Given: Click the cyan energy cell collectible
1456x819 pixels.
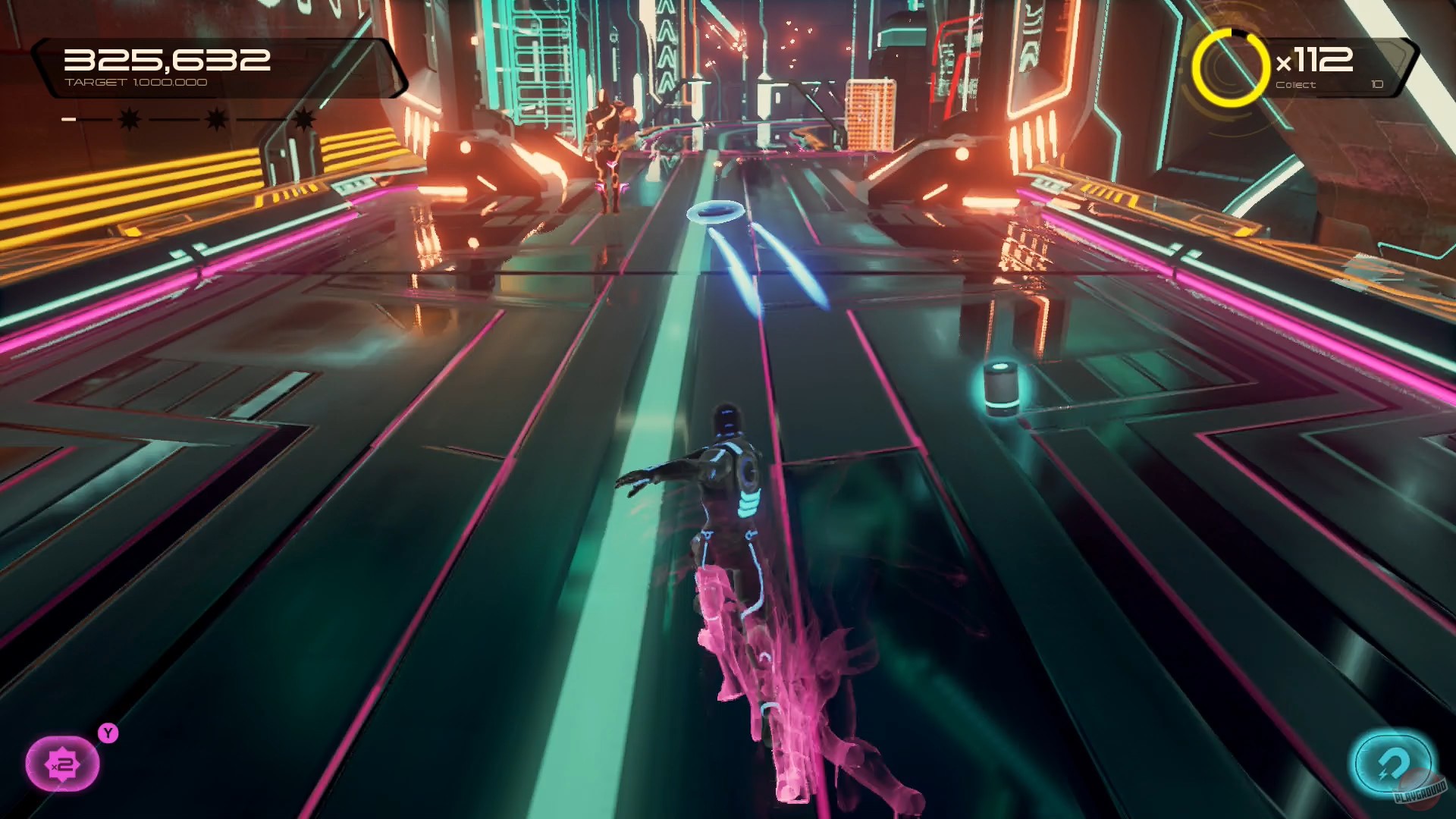Looking at the screenshot, I should (x=1001, y=388).
